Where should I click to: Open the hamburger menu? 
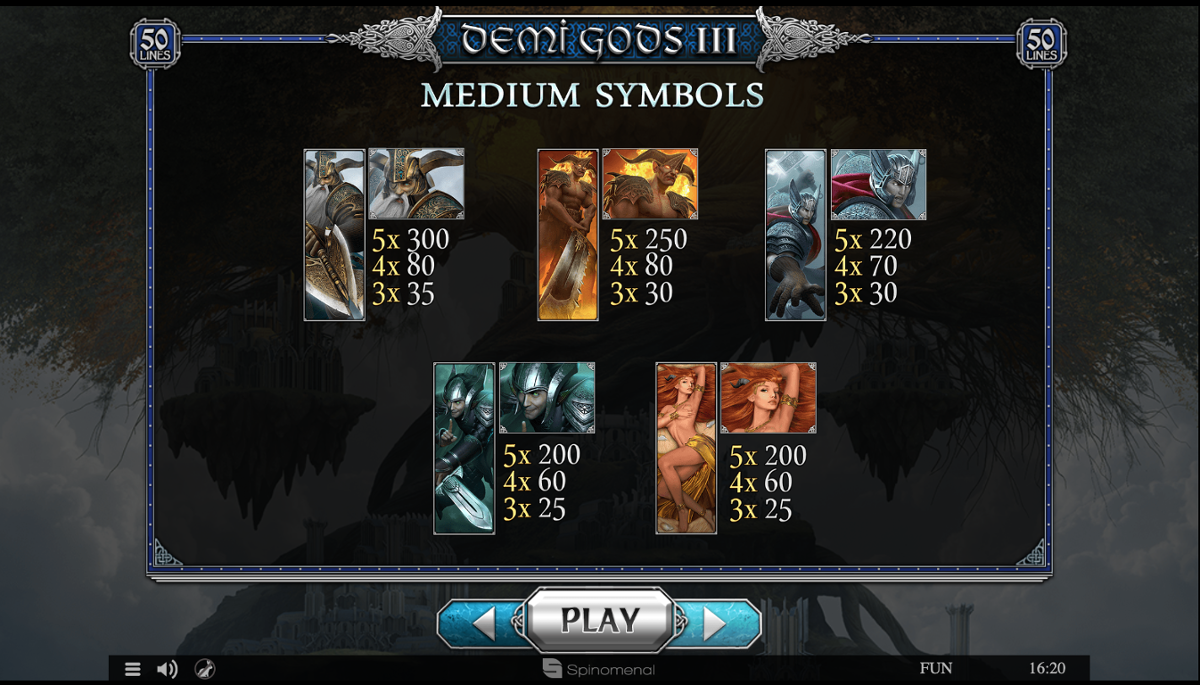(132, 669)
